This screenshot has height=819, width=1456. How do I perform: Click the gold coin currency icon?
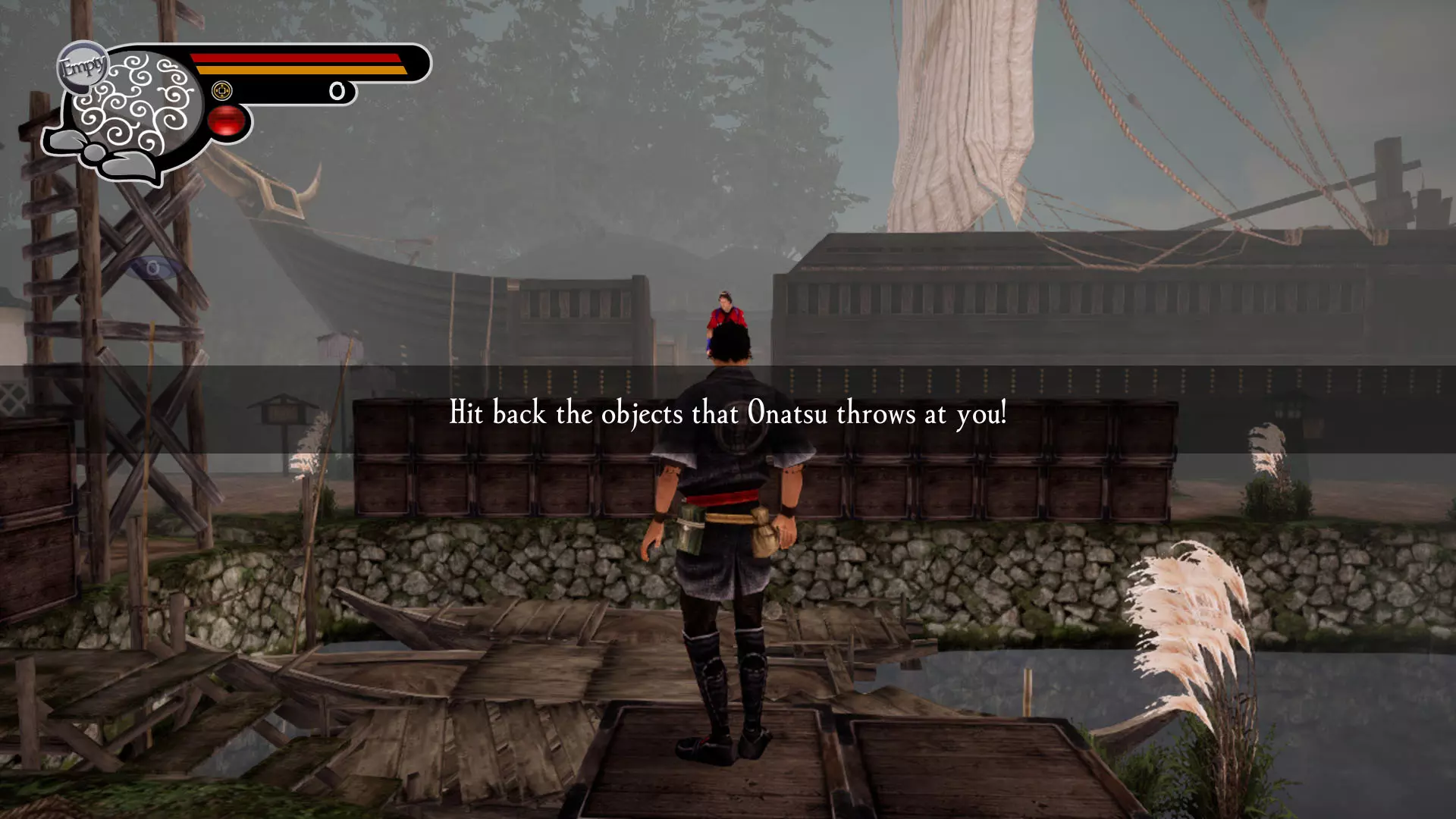click(221, 91)
